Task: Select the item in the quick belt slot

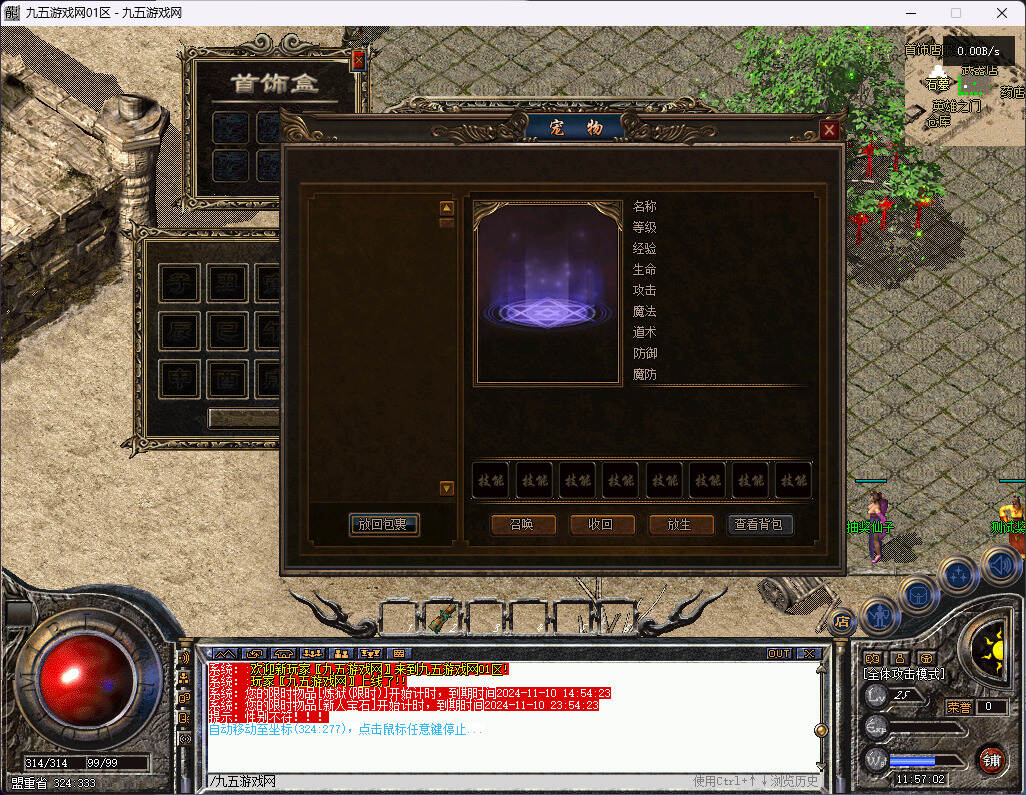Action: click(x=444, y=617)
